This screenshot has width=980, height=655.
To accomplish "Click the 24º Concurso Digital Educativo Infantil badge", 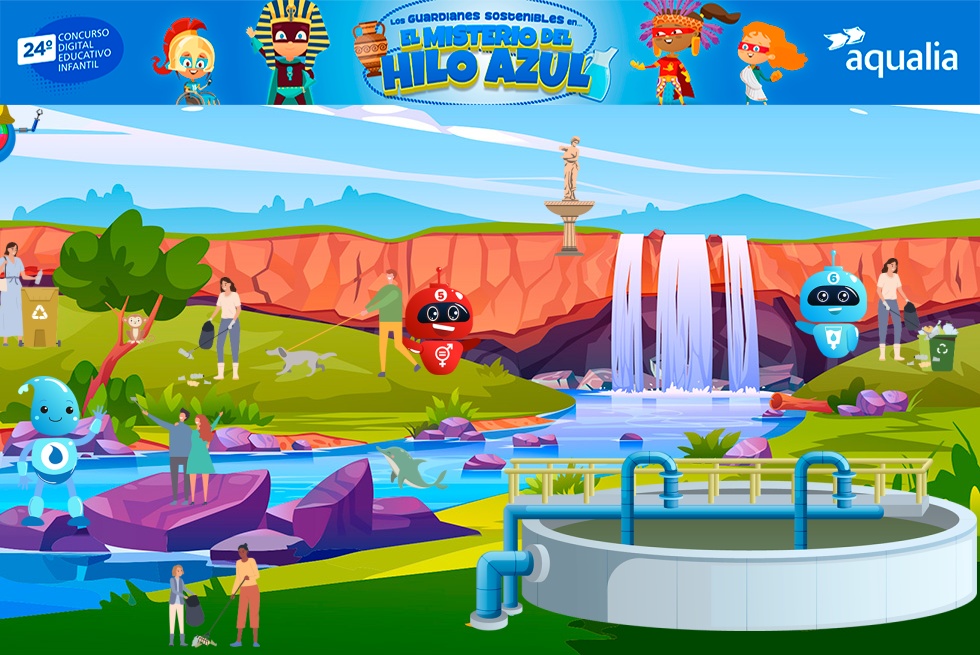I will tap(70, 52).
